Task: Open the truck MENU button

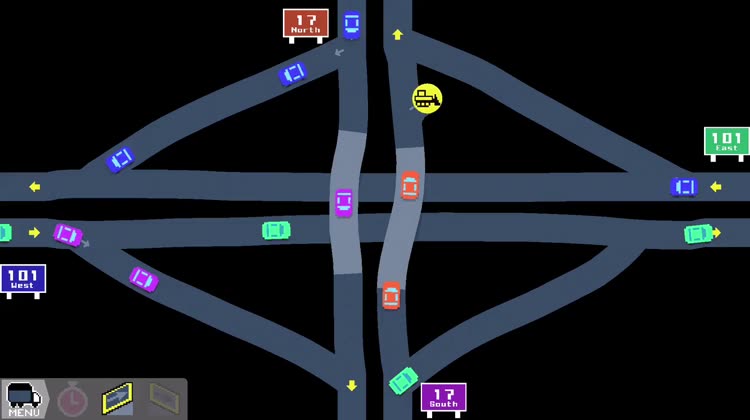Action: 24,399
